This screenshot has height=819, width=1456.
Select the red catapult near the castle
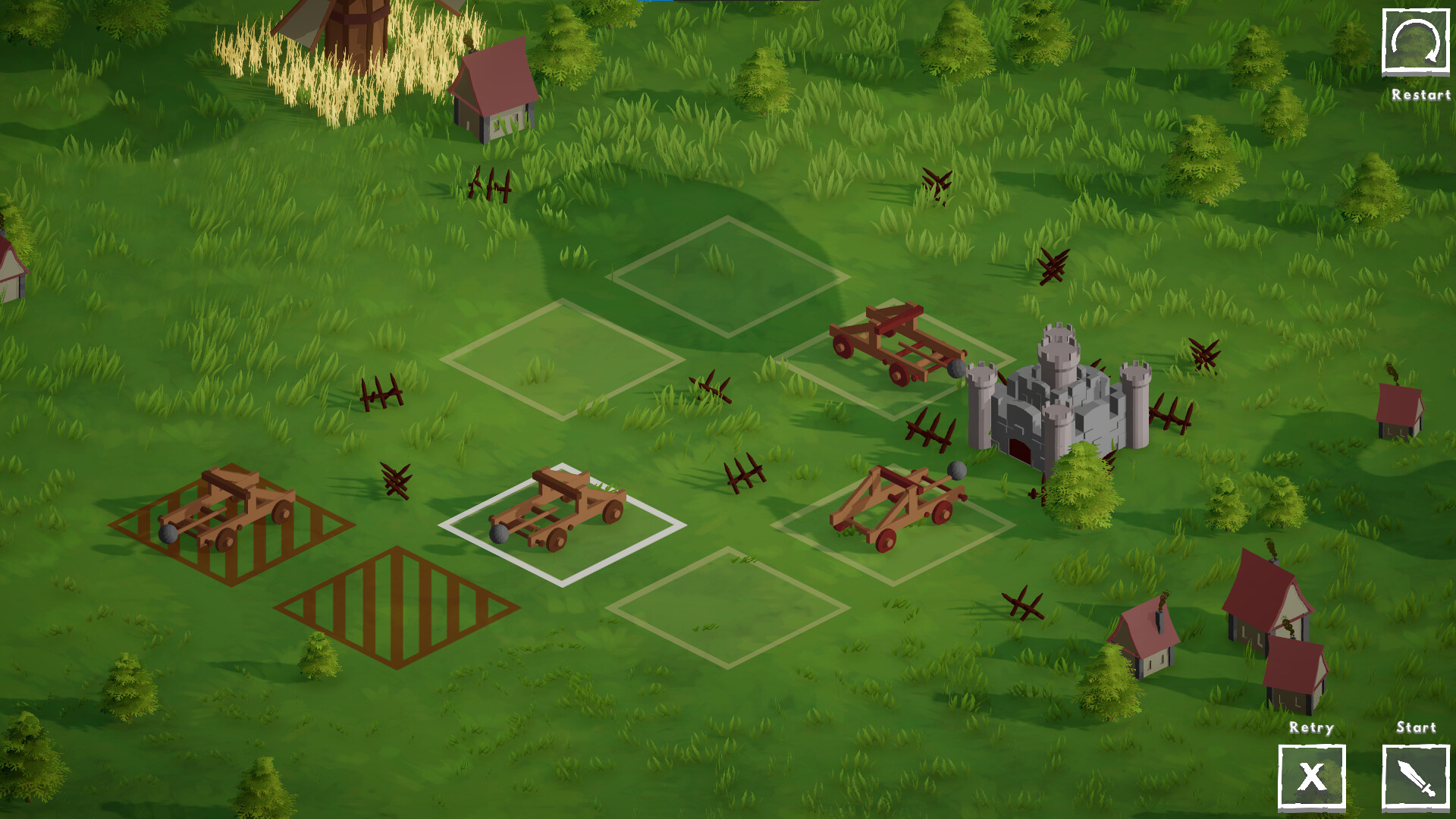[x=895, y=341]
